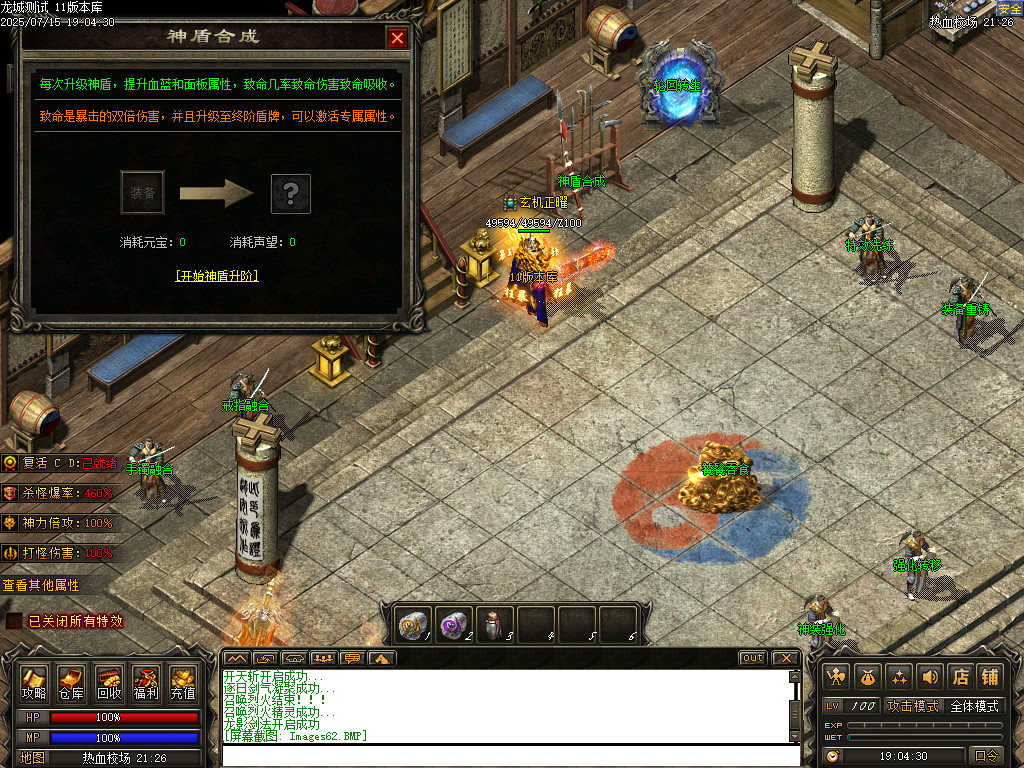Use the potion bottle in hotbar slot 3

(x=494, y=624)
